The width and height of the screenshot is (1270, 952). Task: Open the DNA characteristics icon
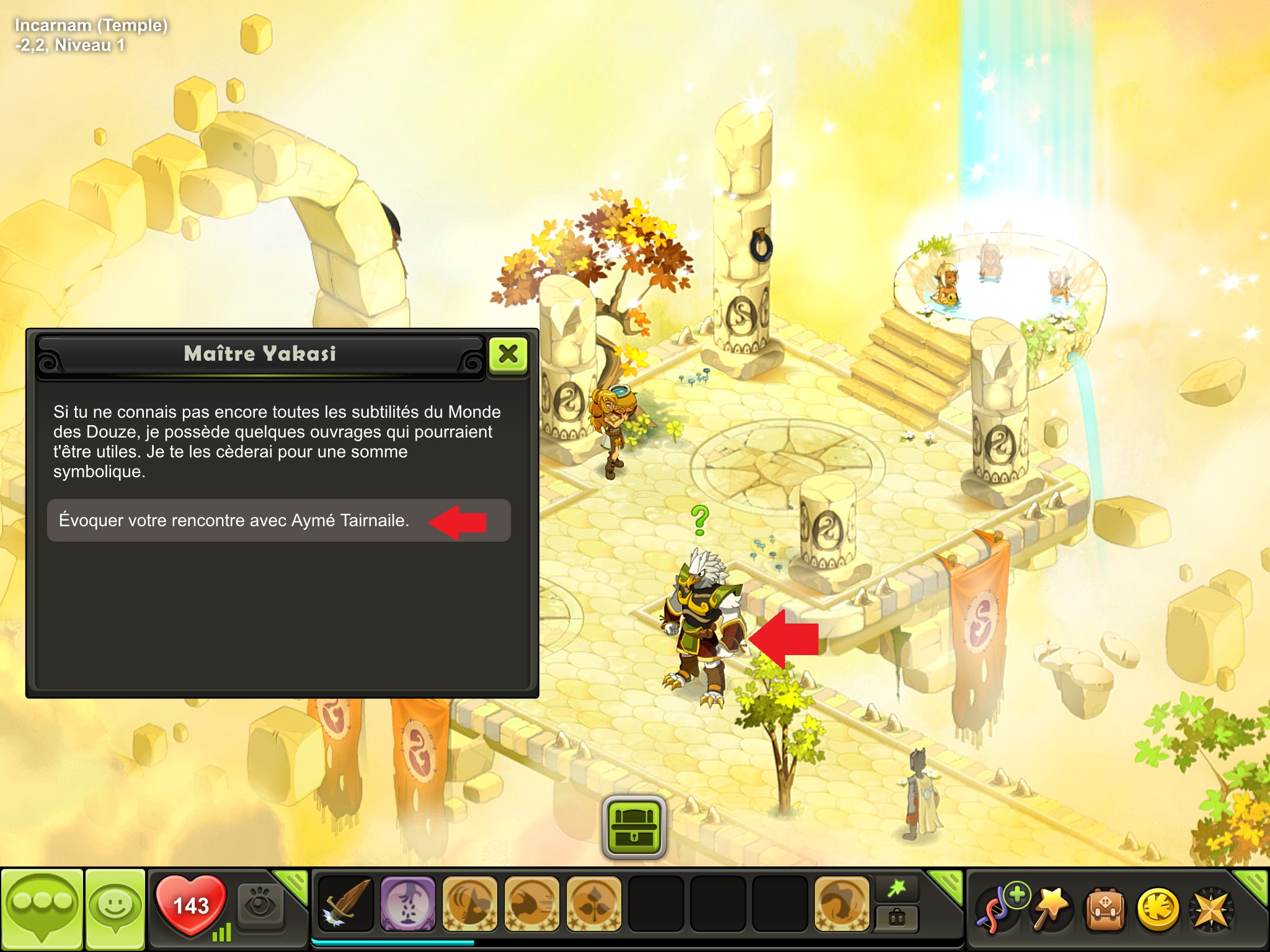click(x=1000, y=908)
